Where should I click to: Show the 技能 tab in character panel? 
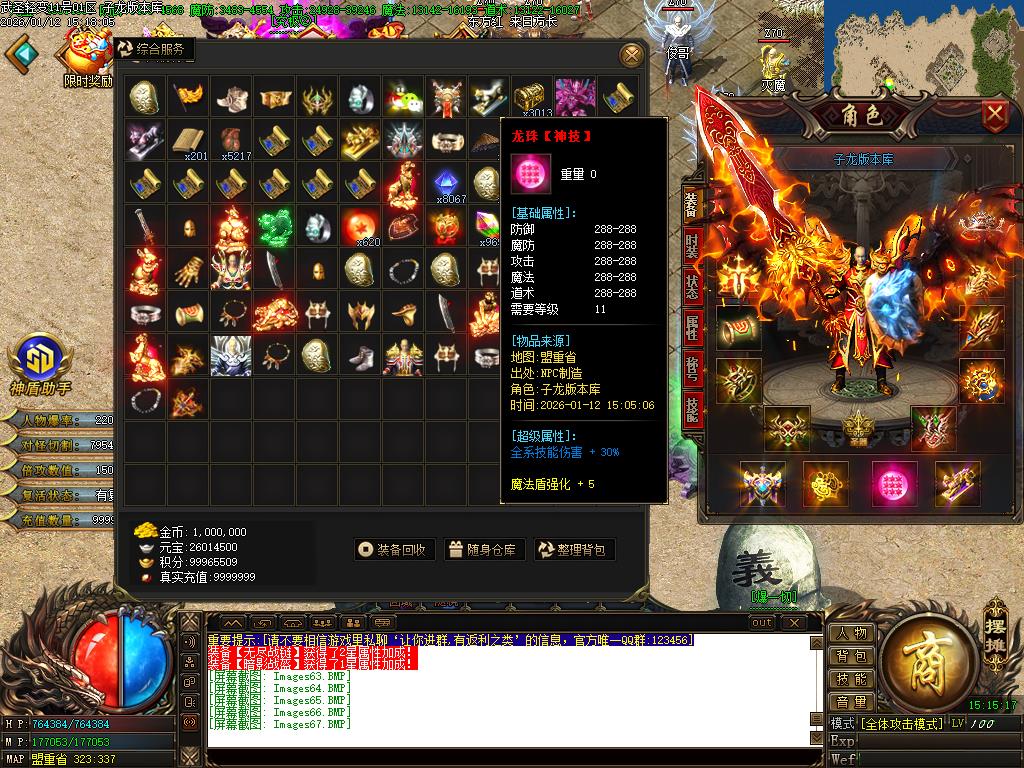coord(692,409)
